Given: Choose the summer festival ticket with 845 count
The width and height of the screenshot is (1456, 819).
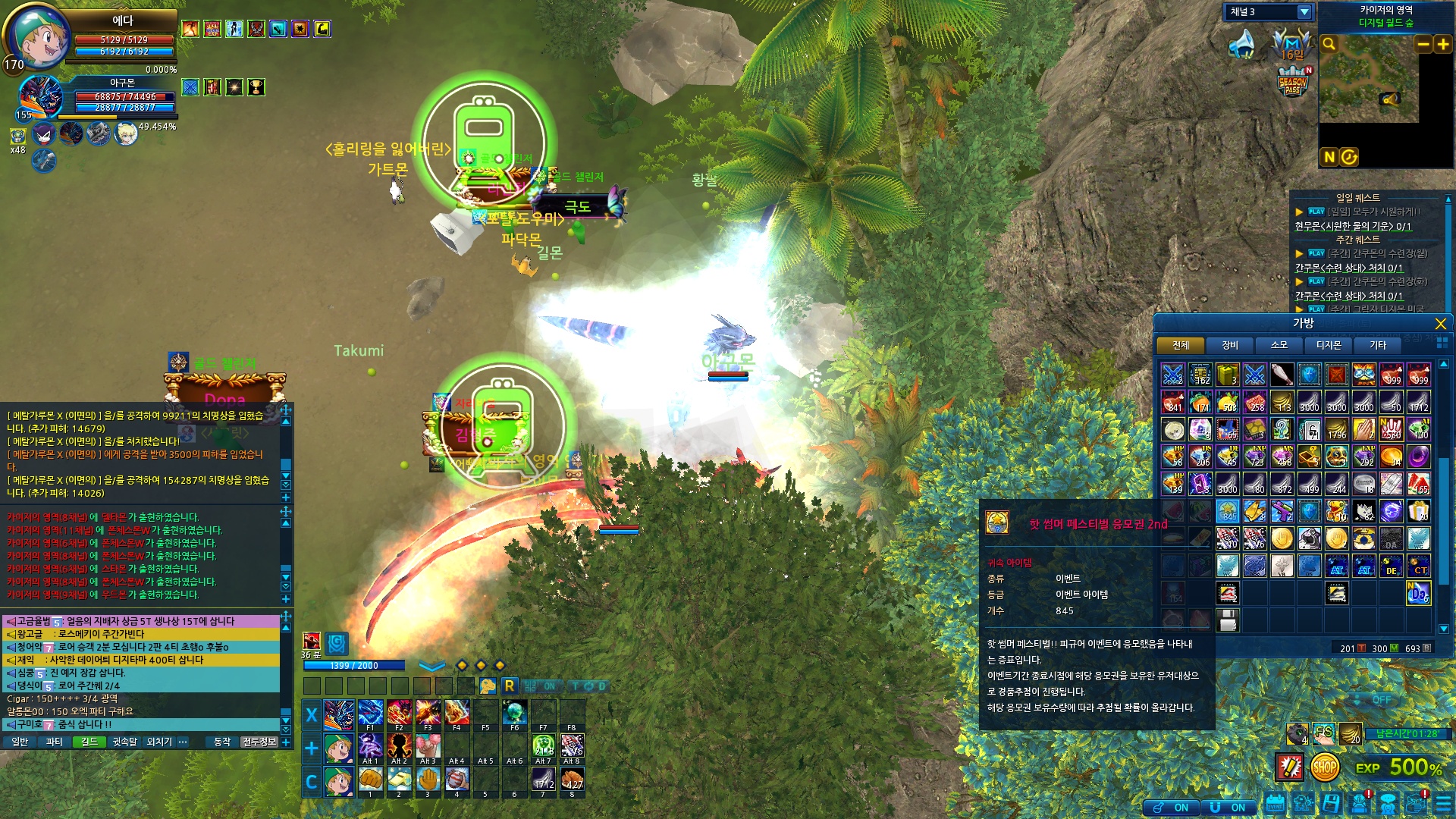Looking at the screenshot, I should pos(1227,511).
